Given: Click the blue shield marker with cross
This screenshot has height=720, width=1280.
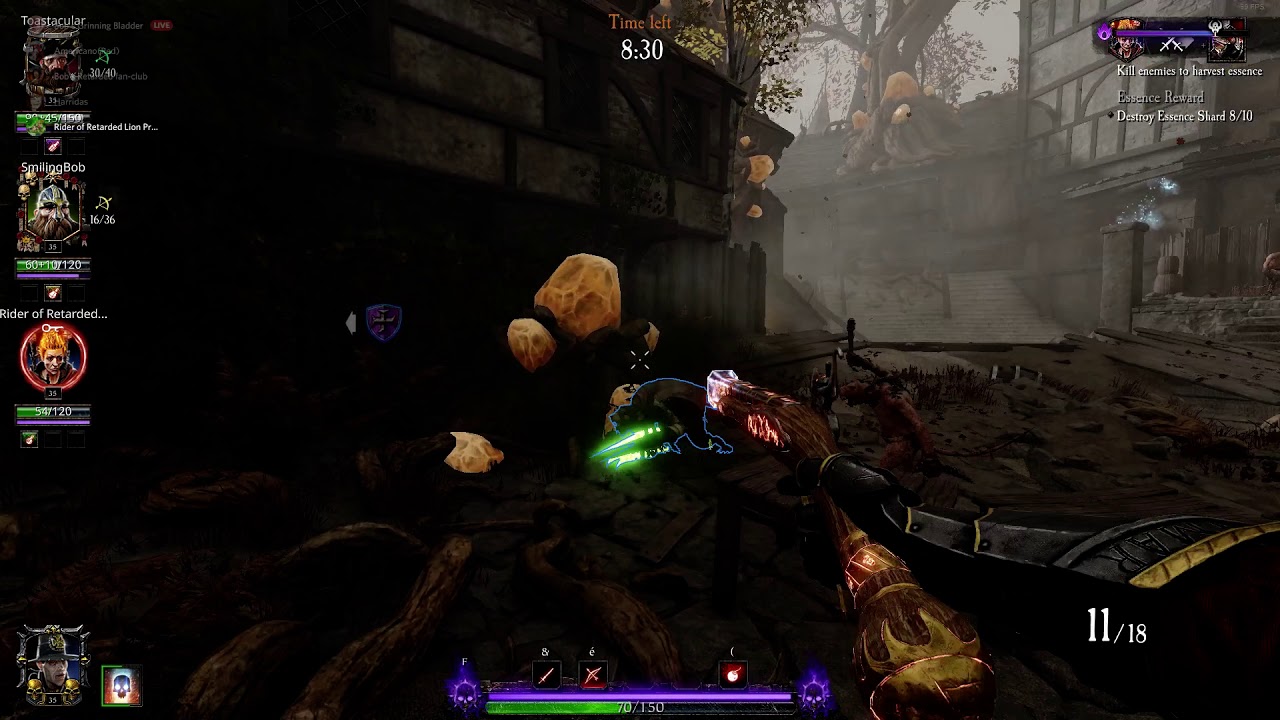Looking at the screenshot, I should coord(383,322).
